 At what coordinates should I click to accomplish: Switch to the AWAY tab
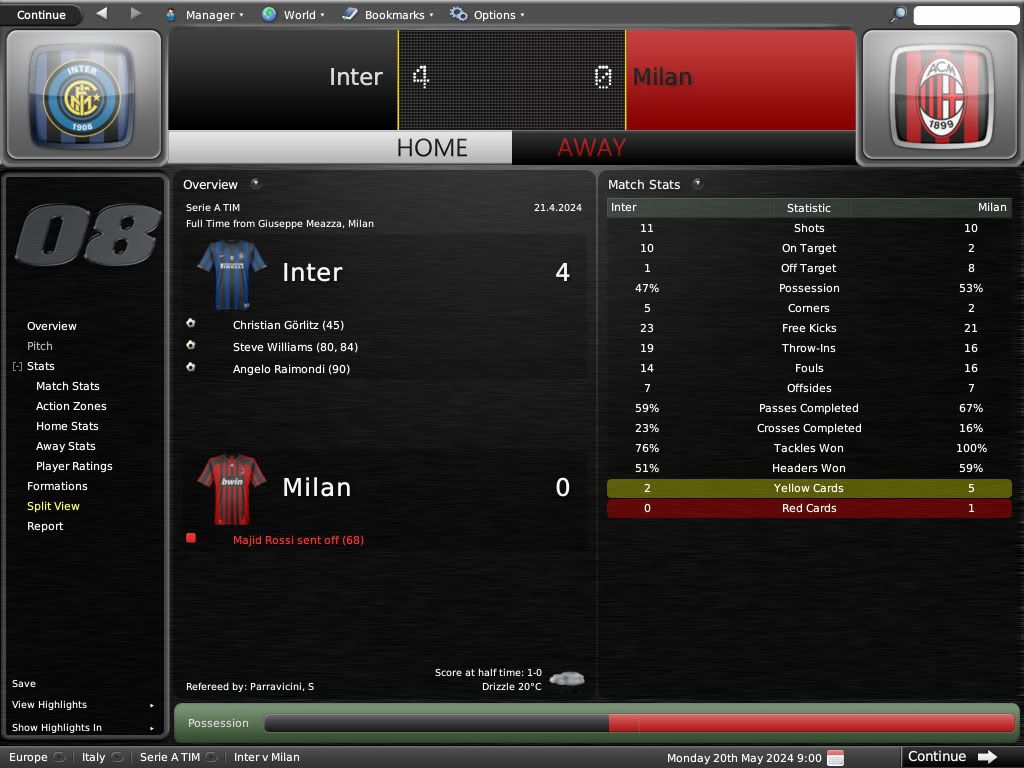click(x=591, y=148)
